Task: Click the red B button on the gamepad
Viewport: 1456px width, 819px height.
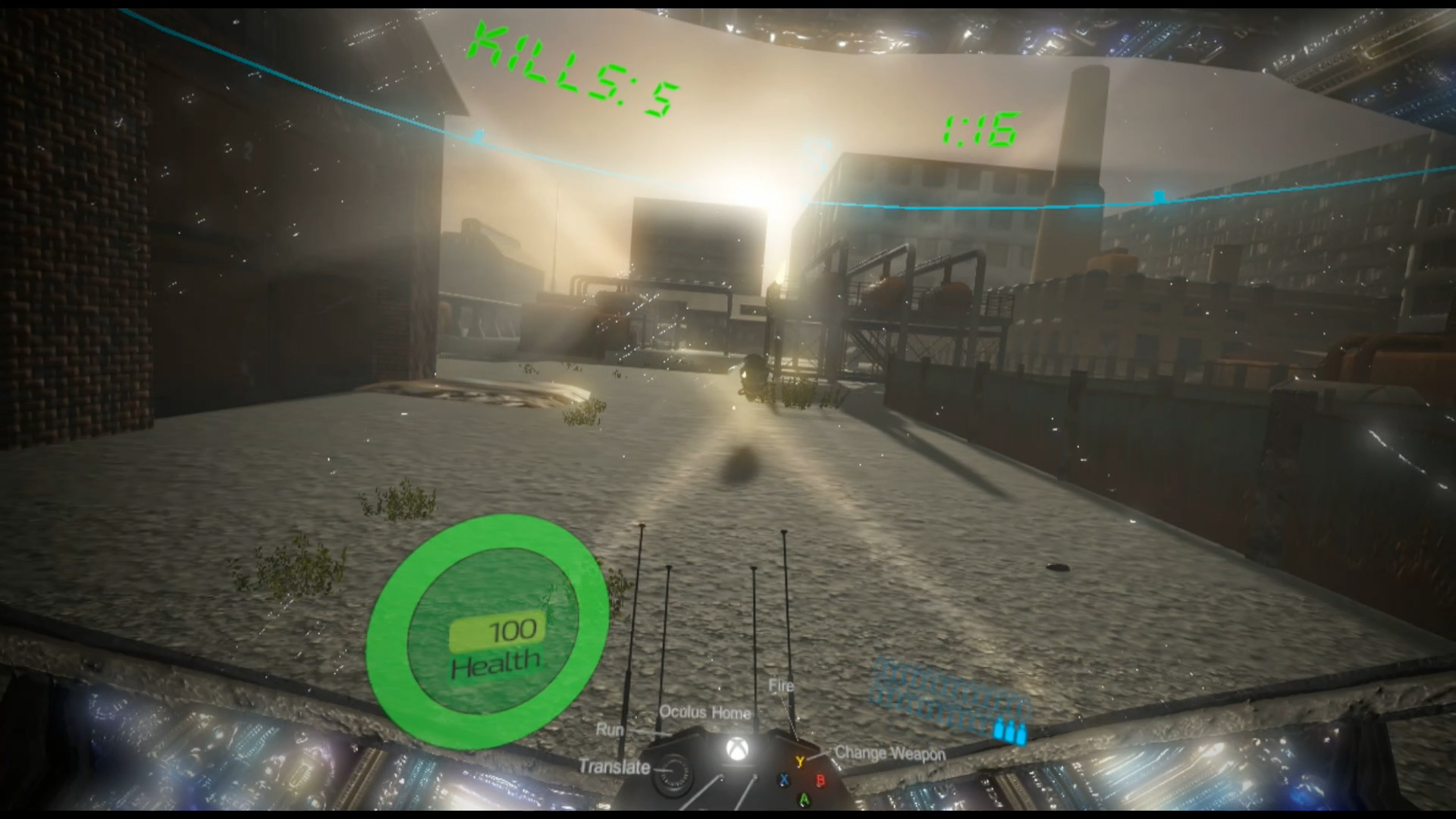Action: pyautogui.click(x=821, y=780)
